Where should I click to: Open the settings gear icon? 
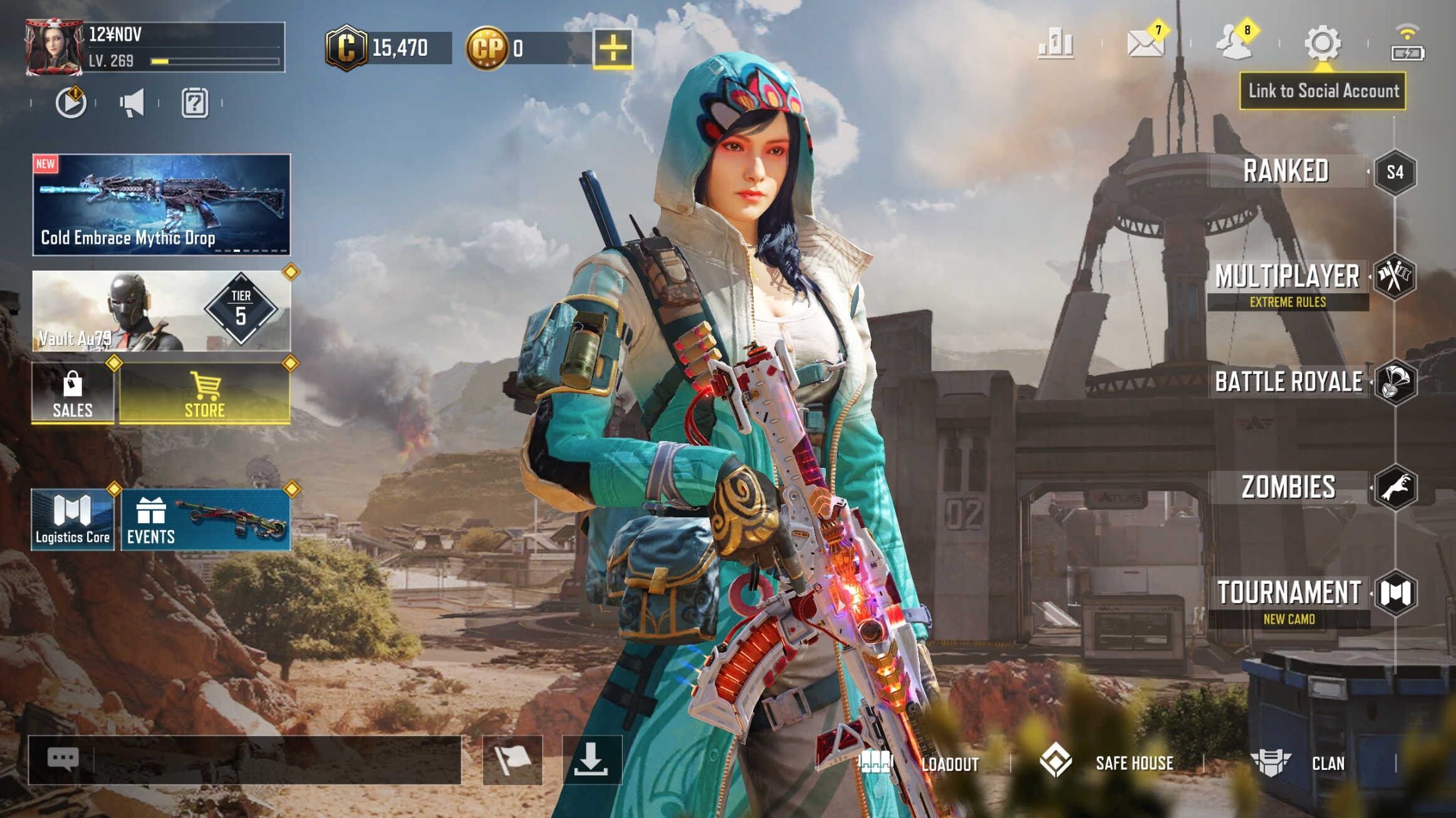[1322, 43]
